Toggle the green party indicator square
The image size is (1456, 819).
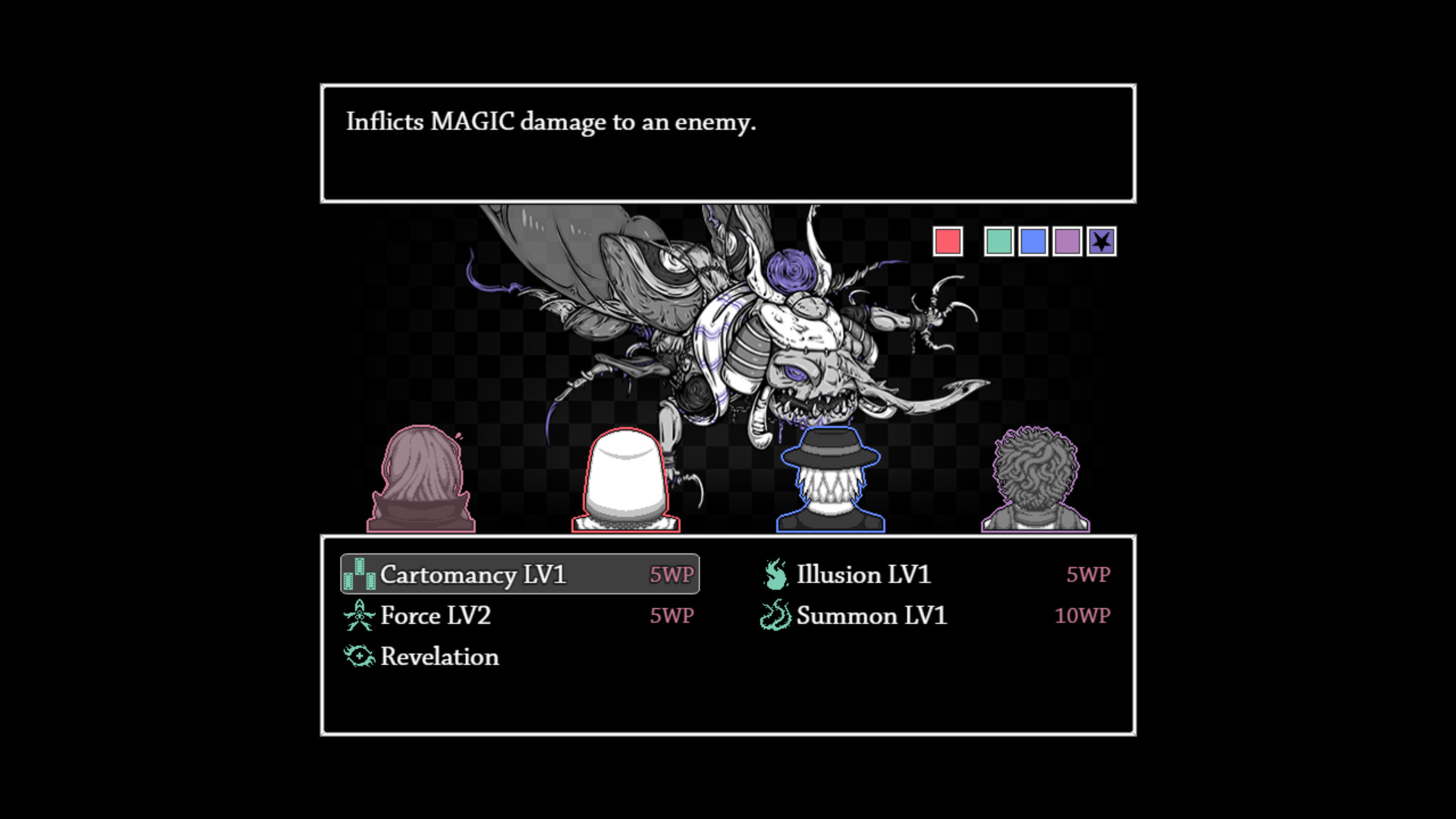coord(998,241)
